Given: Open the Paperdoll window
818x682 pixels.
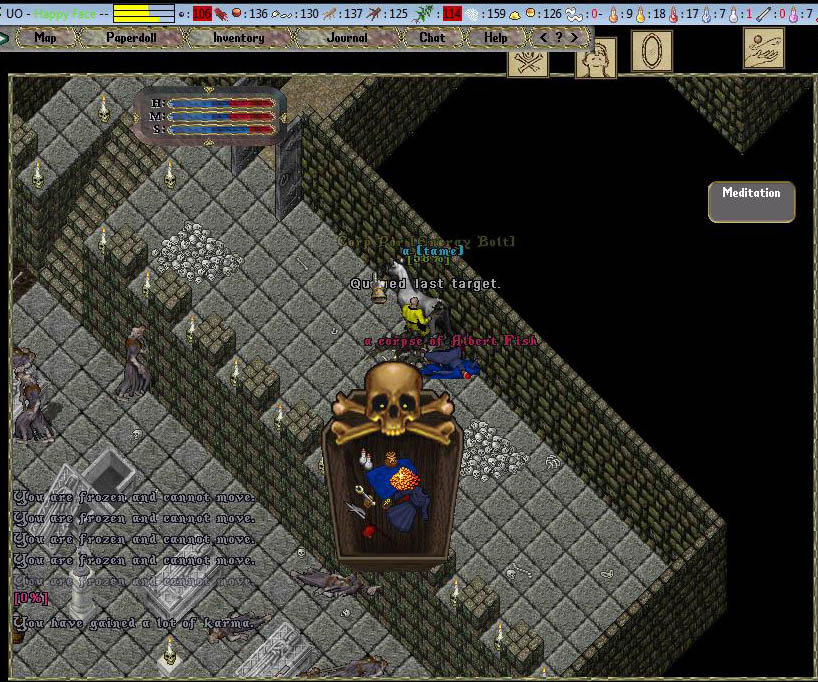Looking at the screenshot, I should pos(130,38).
